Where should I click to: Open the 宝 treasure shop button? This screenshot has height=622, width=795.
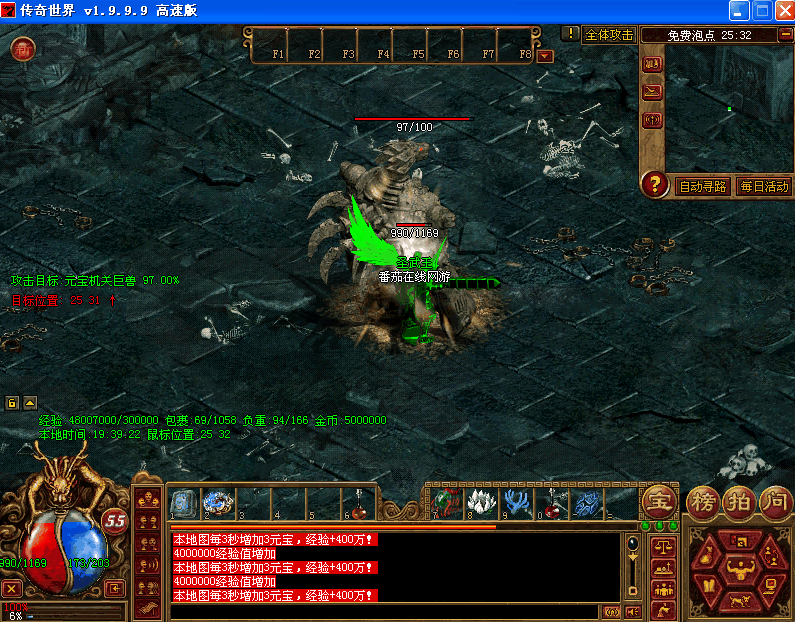(658, 500)
